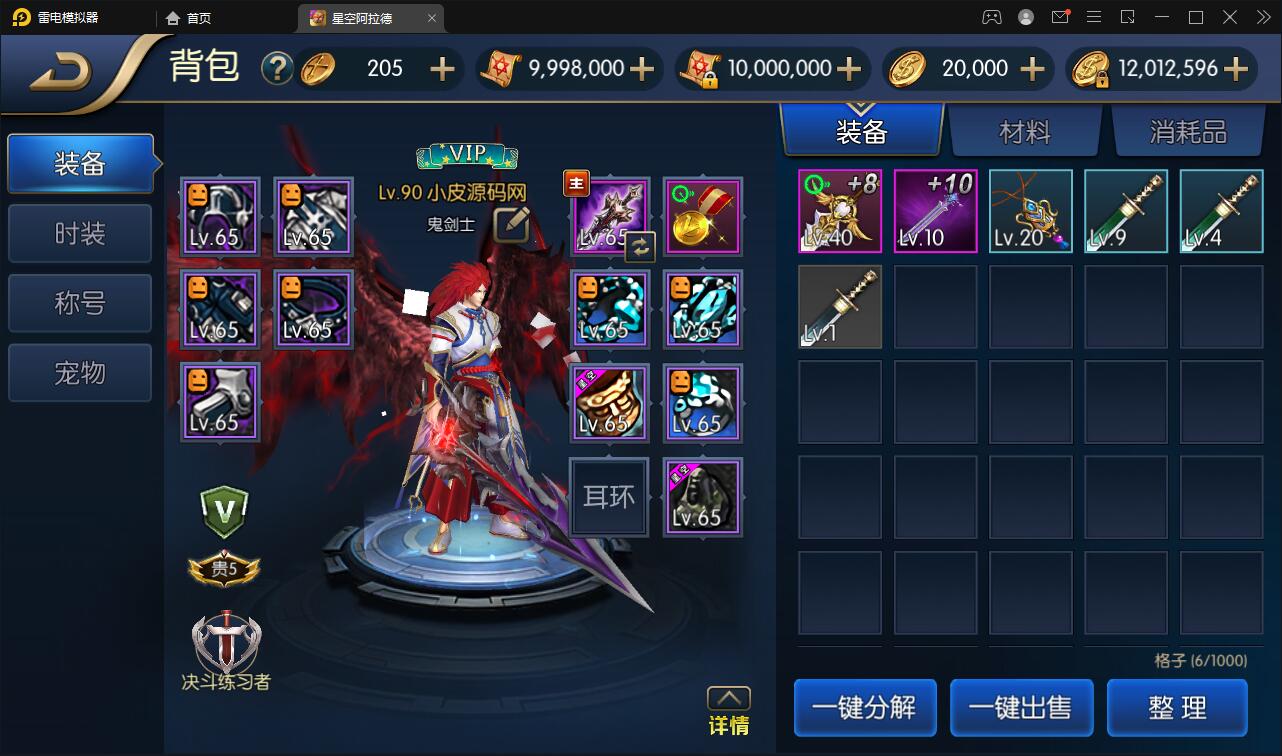The image size is (1282, 756).
Task: Click 一键分解 to disassemble all
Action: pos(865,707)
